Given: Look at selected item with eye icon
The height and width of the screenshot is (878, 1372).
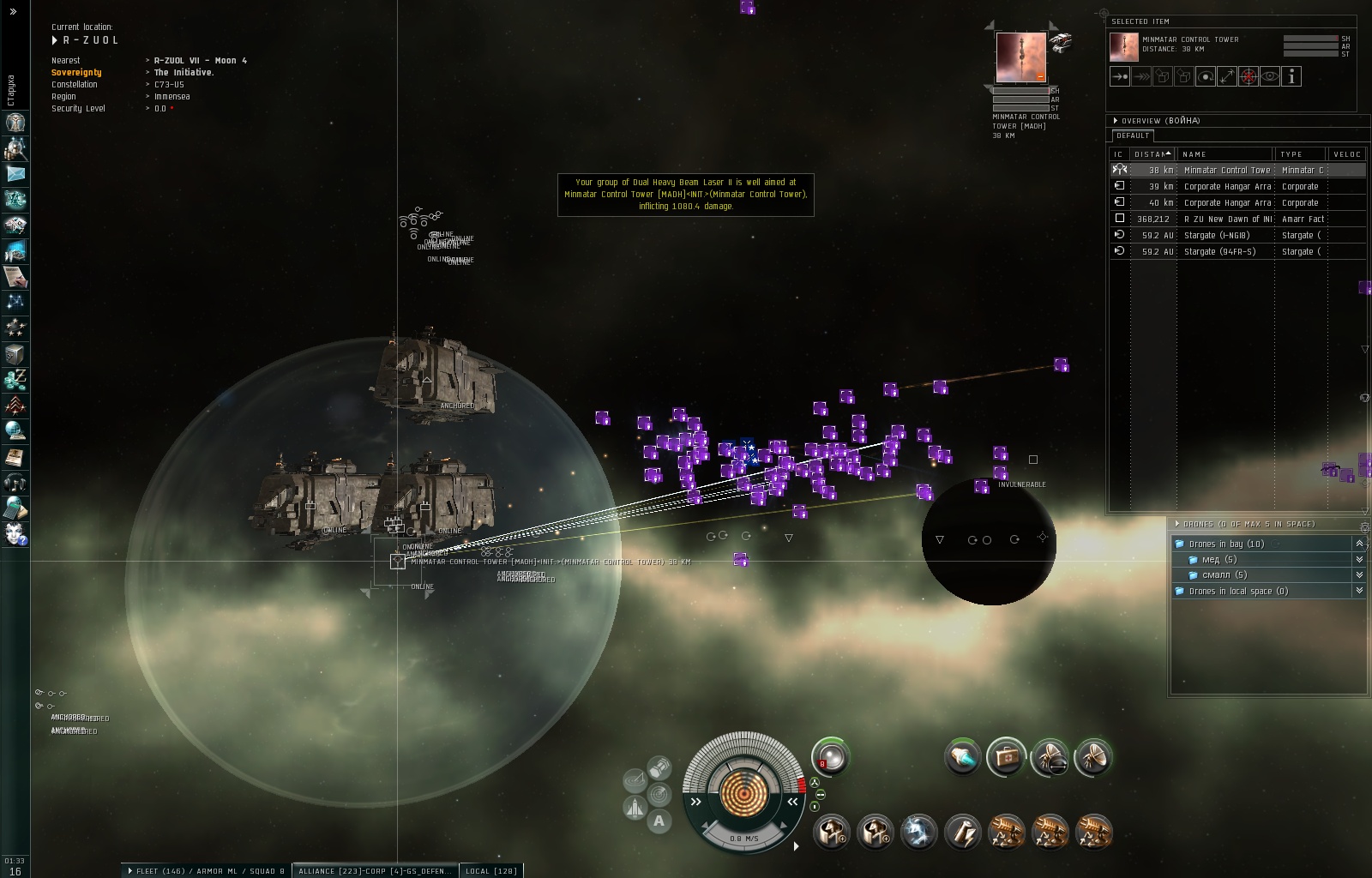Looking at the screenshot, I should click(x=1270, y=76).
